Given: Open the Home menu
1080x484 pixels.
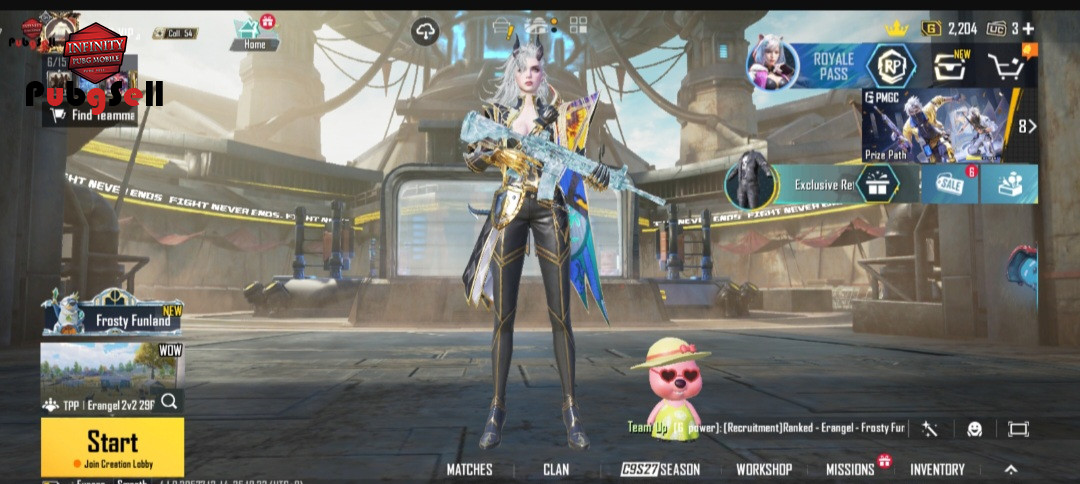Looking at the screenshot, I should pos(254,34).
